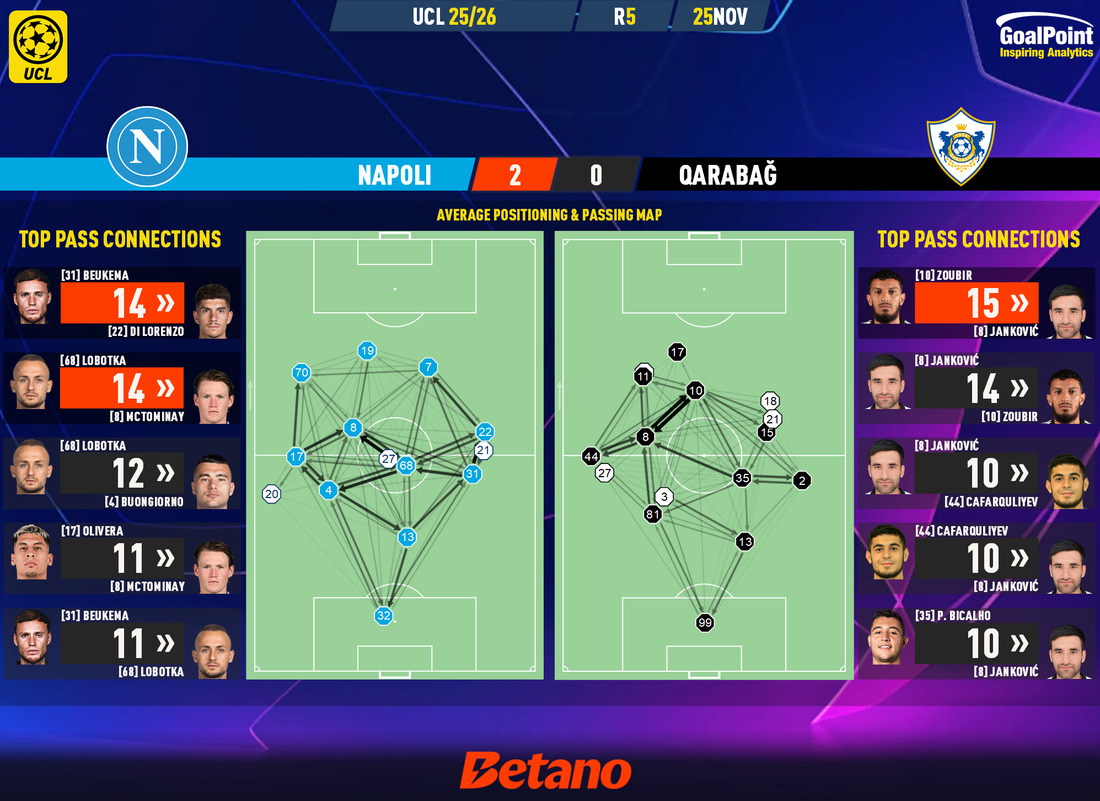Pick the Beukema to Lobotka connection row
The image size is (1100, 801).
click(123, 643)
